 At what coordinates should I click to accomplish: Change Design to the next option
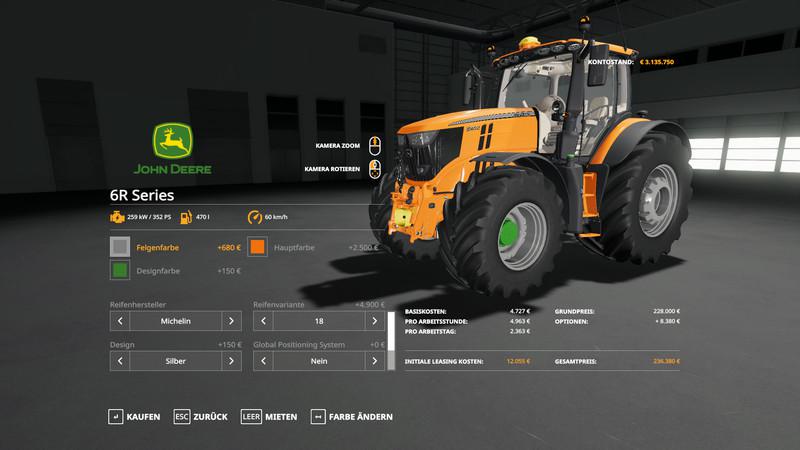[231, 360]
